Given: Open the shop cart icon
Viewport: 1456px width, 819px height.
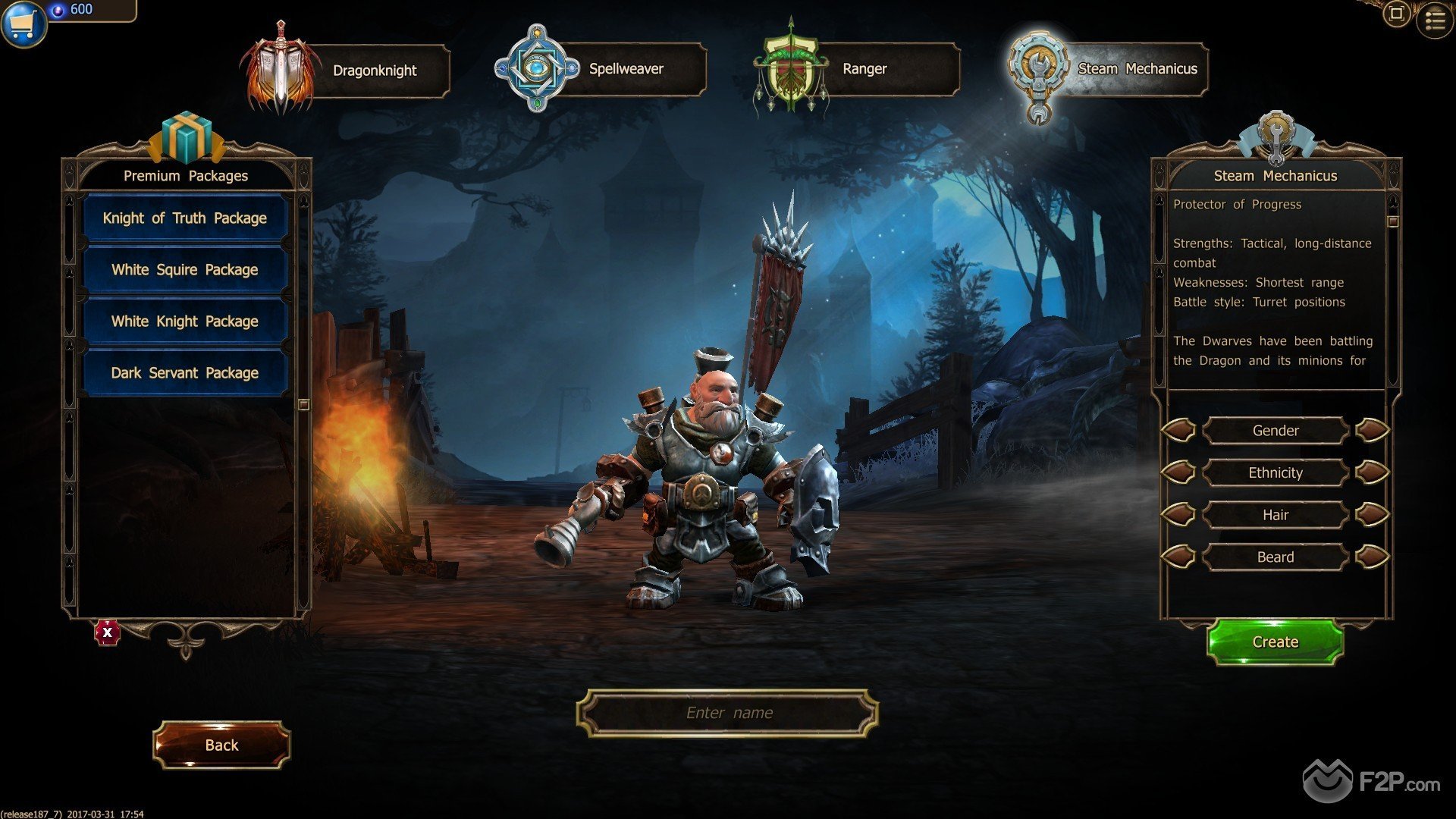Looking at the screenshot, I should pos(23,23).
